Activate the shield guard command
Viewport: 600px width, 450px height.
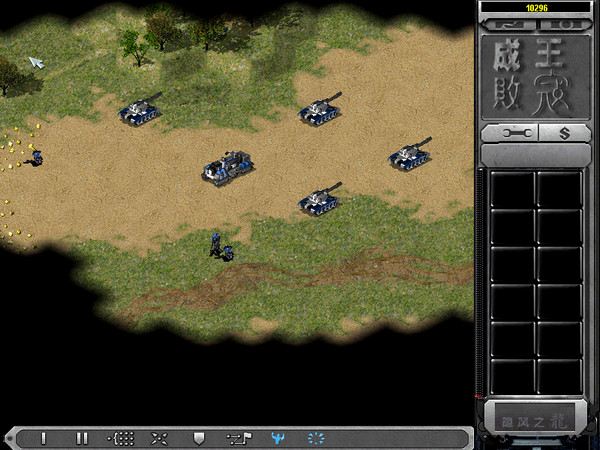click(x=198, y=438)
